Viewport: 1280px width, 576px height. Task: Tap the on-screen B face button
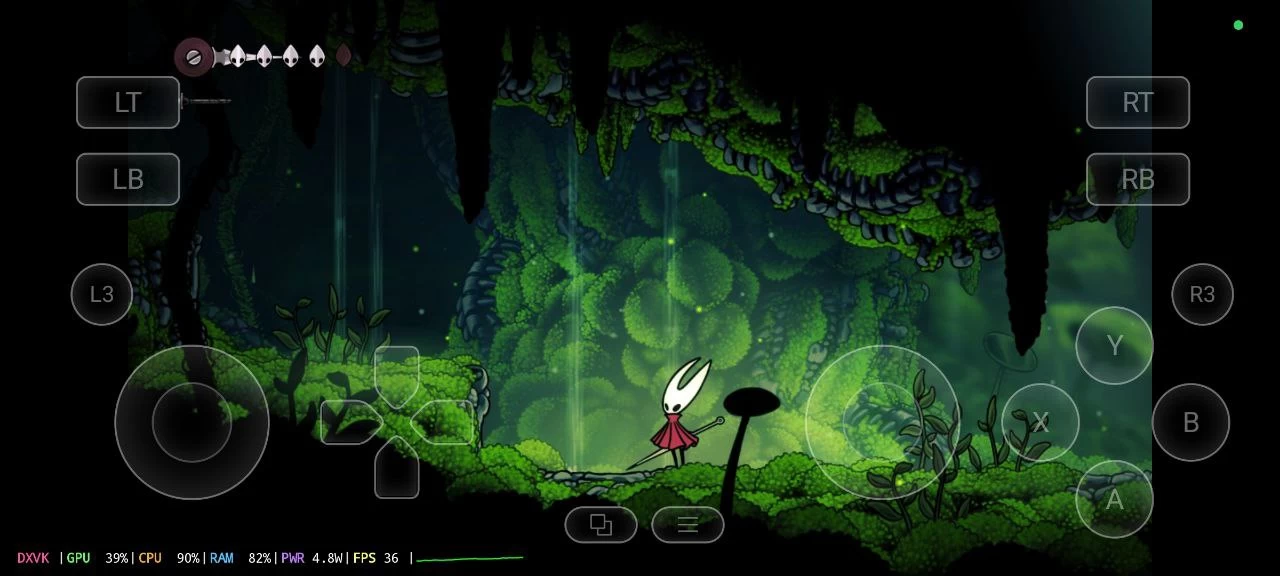(x=1190, y=422)
